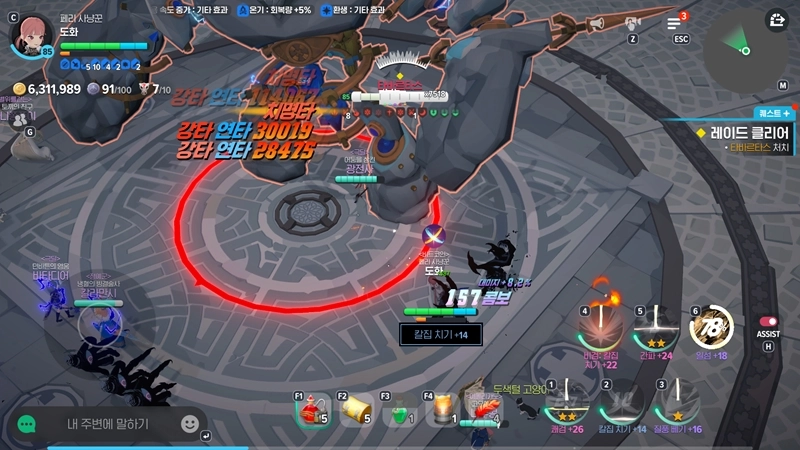800x450 pixels.
Task: Open the emoji picker in chat bar
Action: [189, 424]
